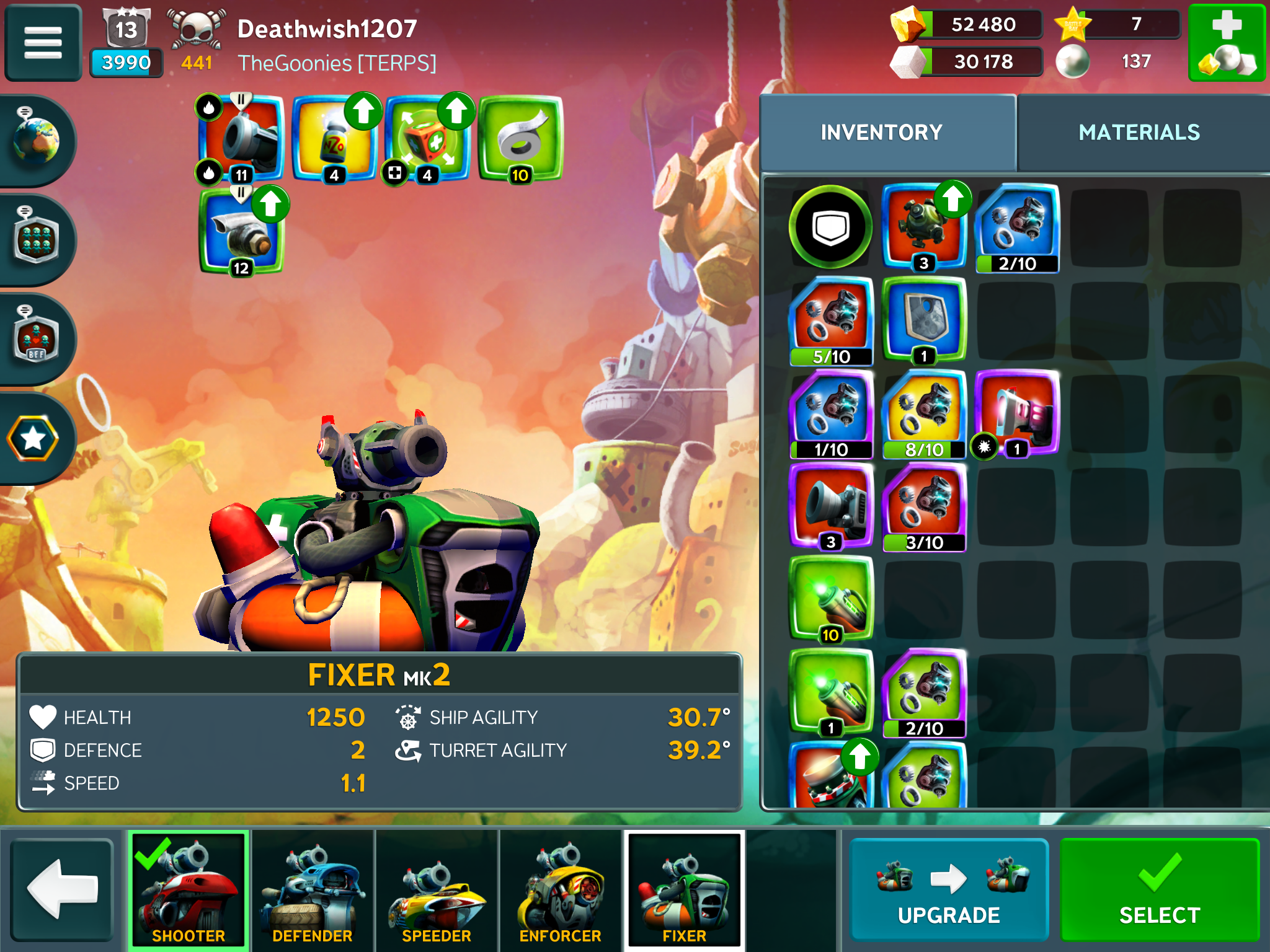Activate the shield filter circle in inventory
The image size is (1270, 952).
tap(830, 227)
